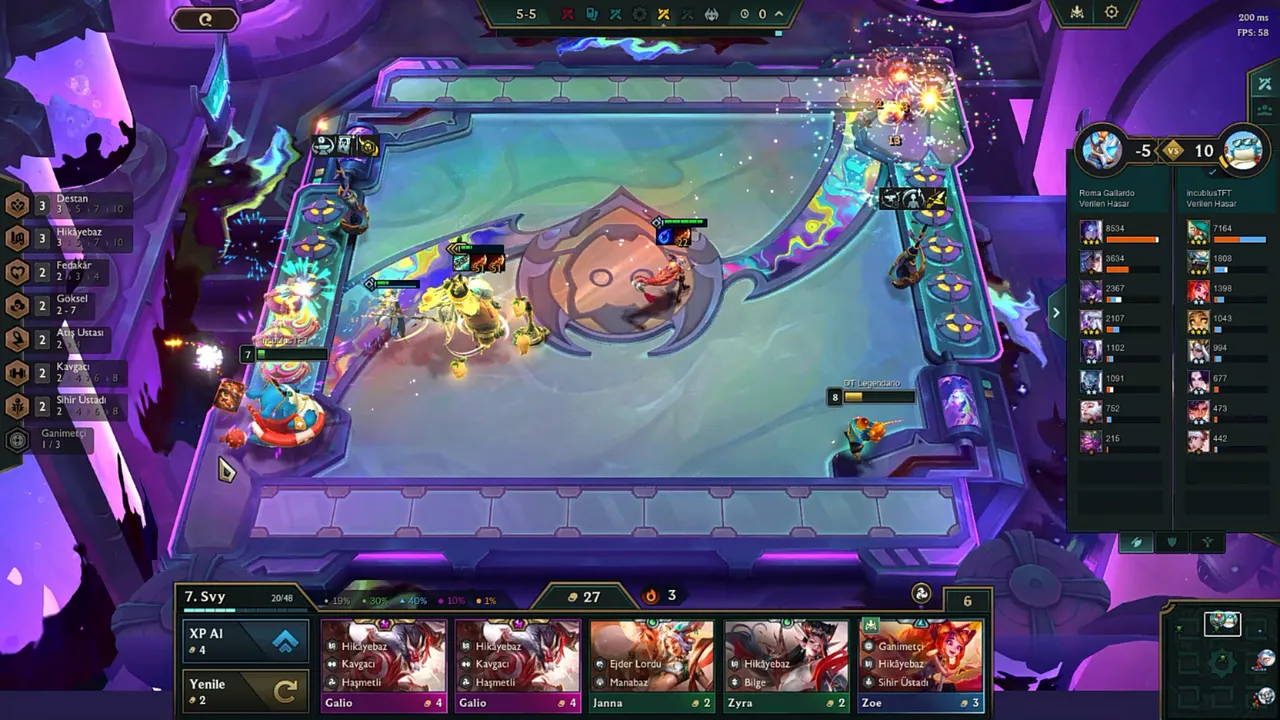The height and width of the screenshot is (720, 1280).
Task: Expand the side panel arrow on the right edge
Action: point(1056,312)
